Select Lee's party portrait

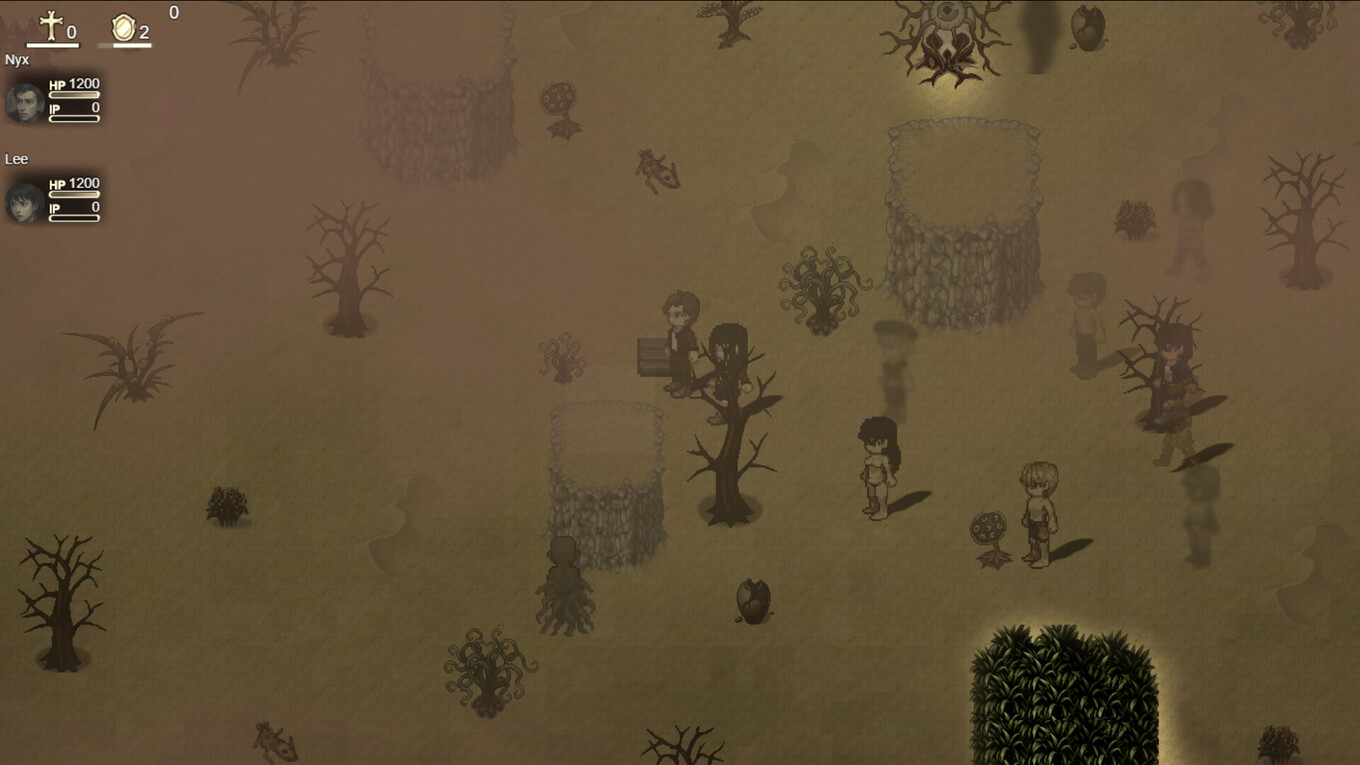24,202
